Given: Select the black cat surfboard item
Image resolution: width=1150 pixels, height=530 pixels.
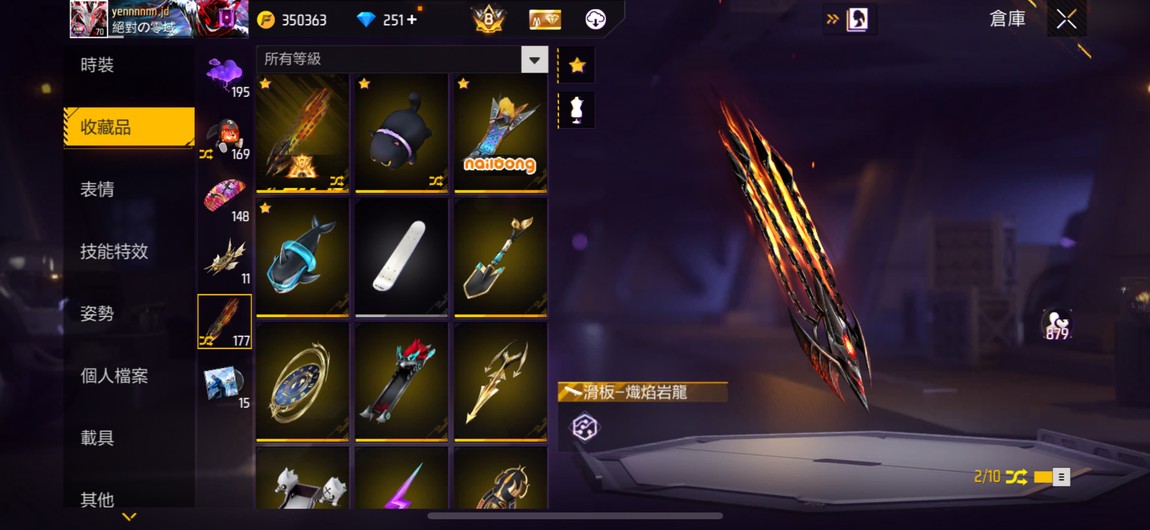Looking at the screenshot, I should pos(401,132).
